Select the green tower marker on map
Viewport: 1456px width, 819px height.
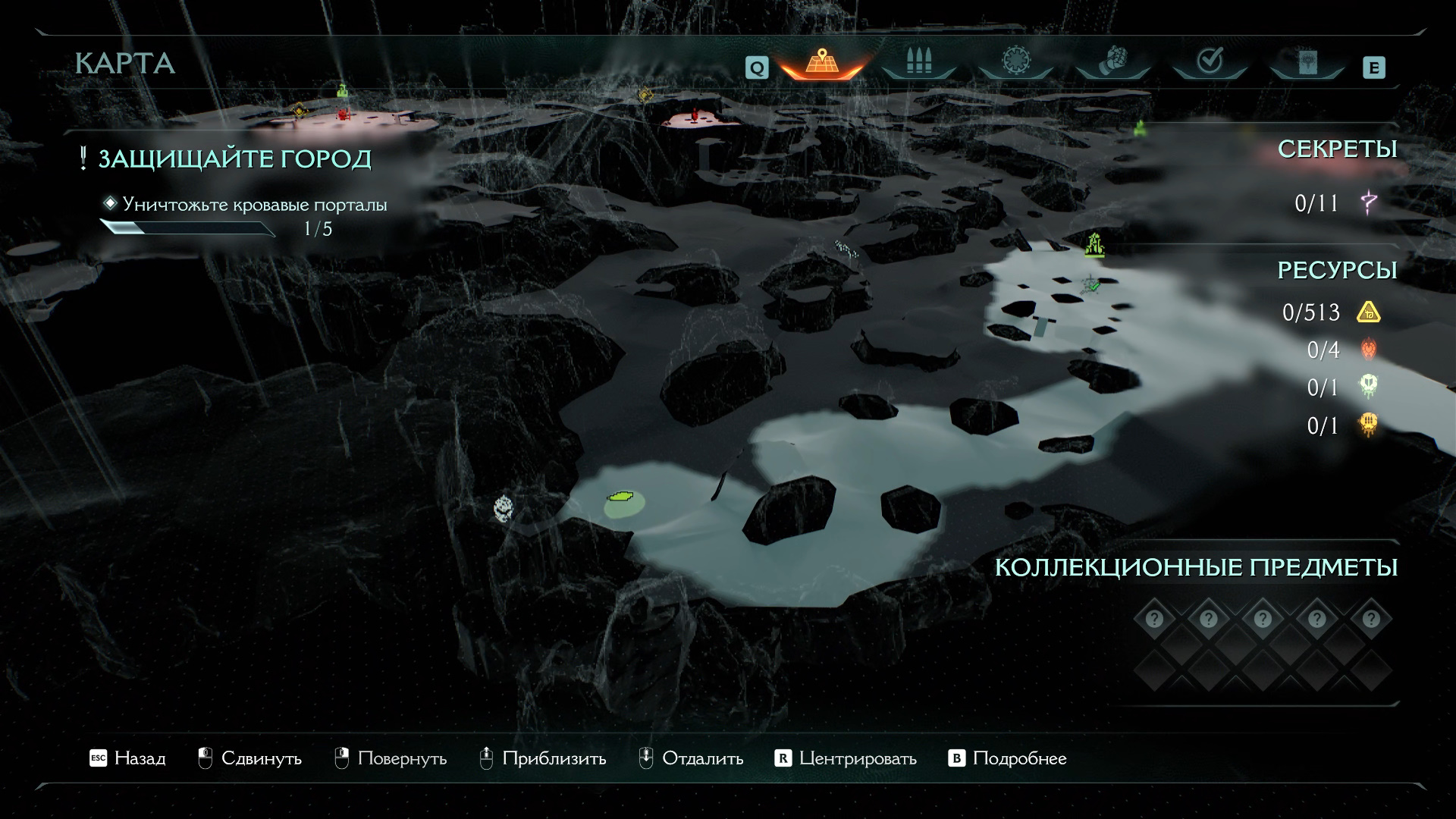click(1094, 244)
